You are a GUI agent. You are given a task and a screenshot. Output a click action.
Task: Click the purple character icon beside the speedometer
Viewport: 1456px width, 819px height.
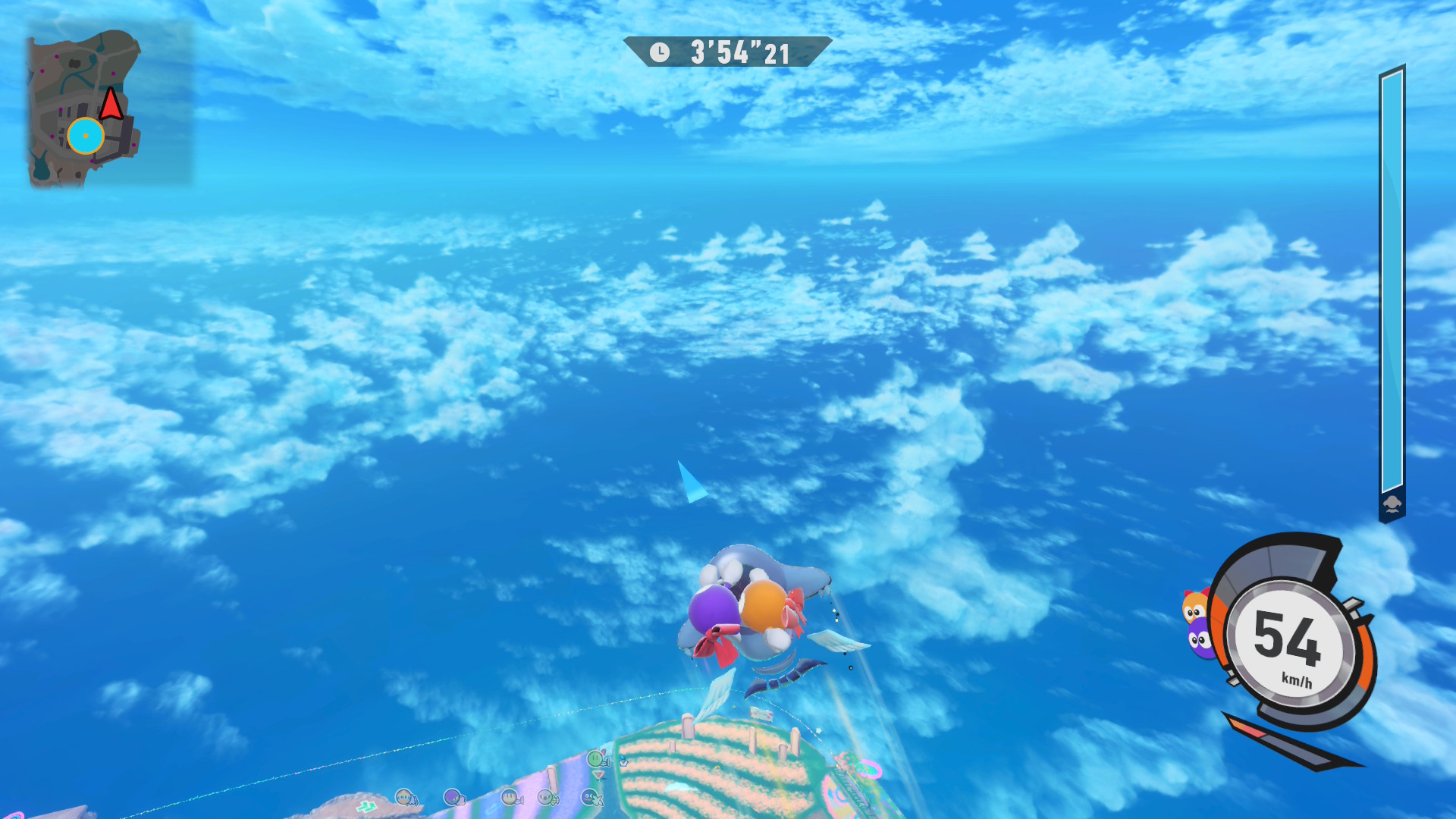[x=1200, y=641]
